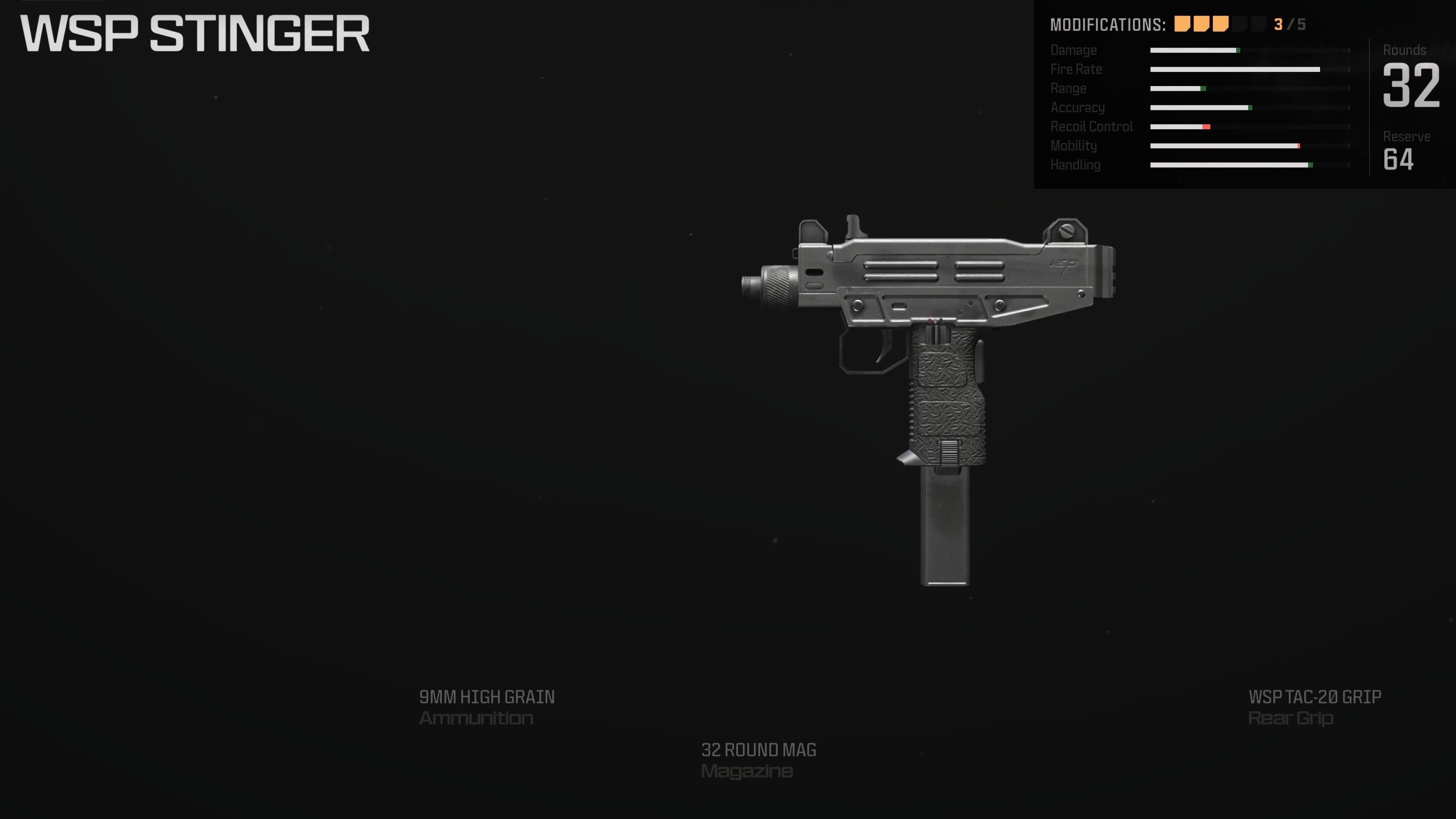This screenshot has width=1456, height=819.
Task: Select the 9MM High Grain ammunition slot
Action: pos(486,706)
